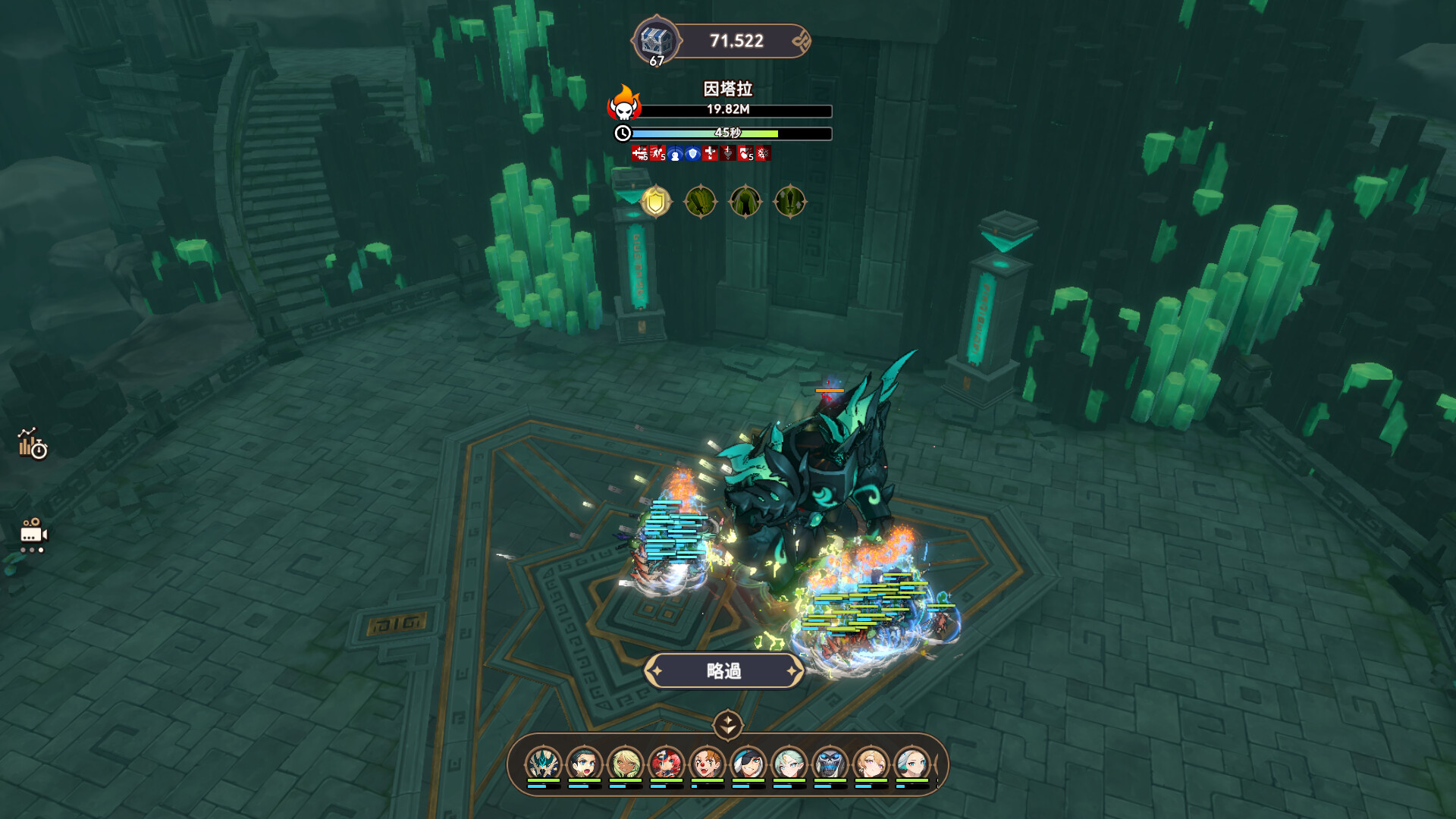This screenshot has width=1456, height=819.
Task: Click the red snowflake debuff status icon
Action: tap(763, 154)
